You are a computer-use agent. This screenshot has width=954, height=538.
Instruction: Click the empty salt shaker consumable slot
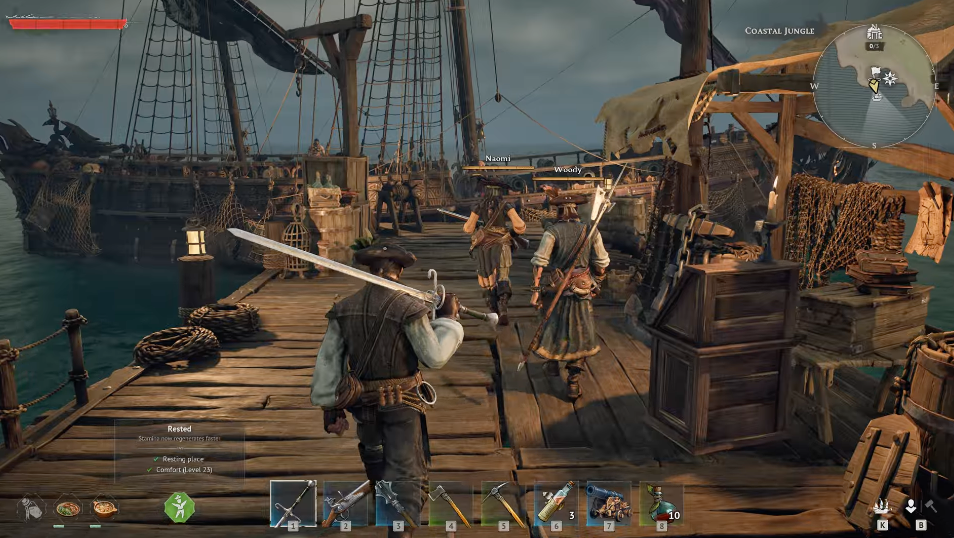point(31,508)
